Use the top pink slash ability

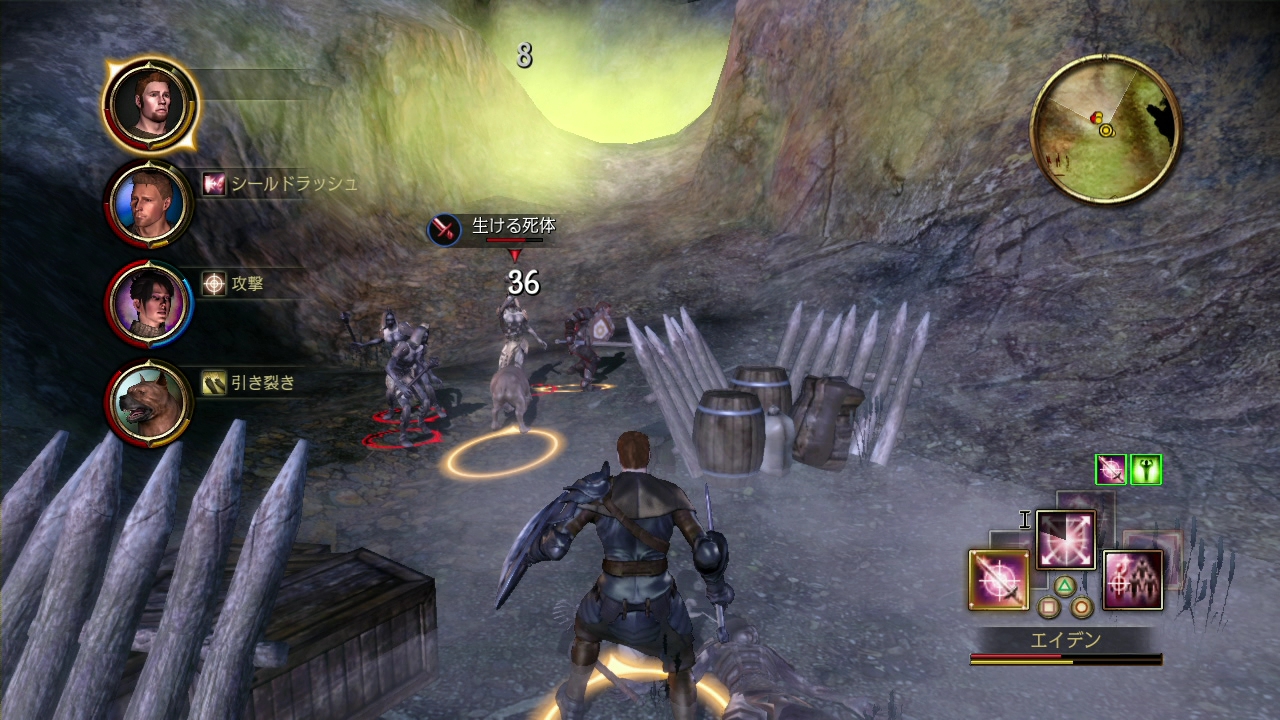pyautogui.click(x=1066, y=540)
